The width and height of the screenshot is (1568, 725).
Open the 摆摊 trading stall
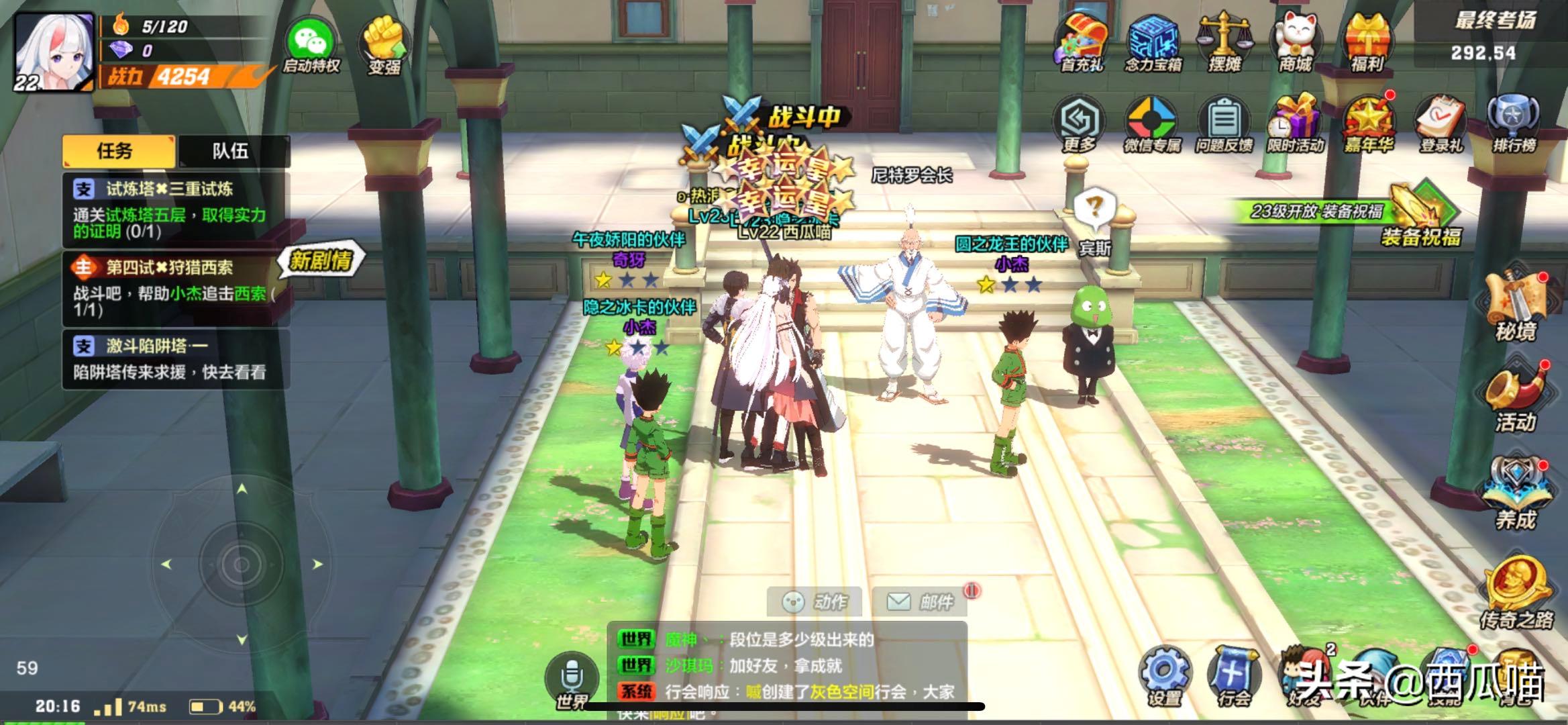click(x=1224, y=42)
